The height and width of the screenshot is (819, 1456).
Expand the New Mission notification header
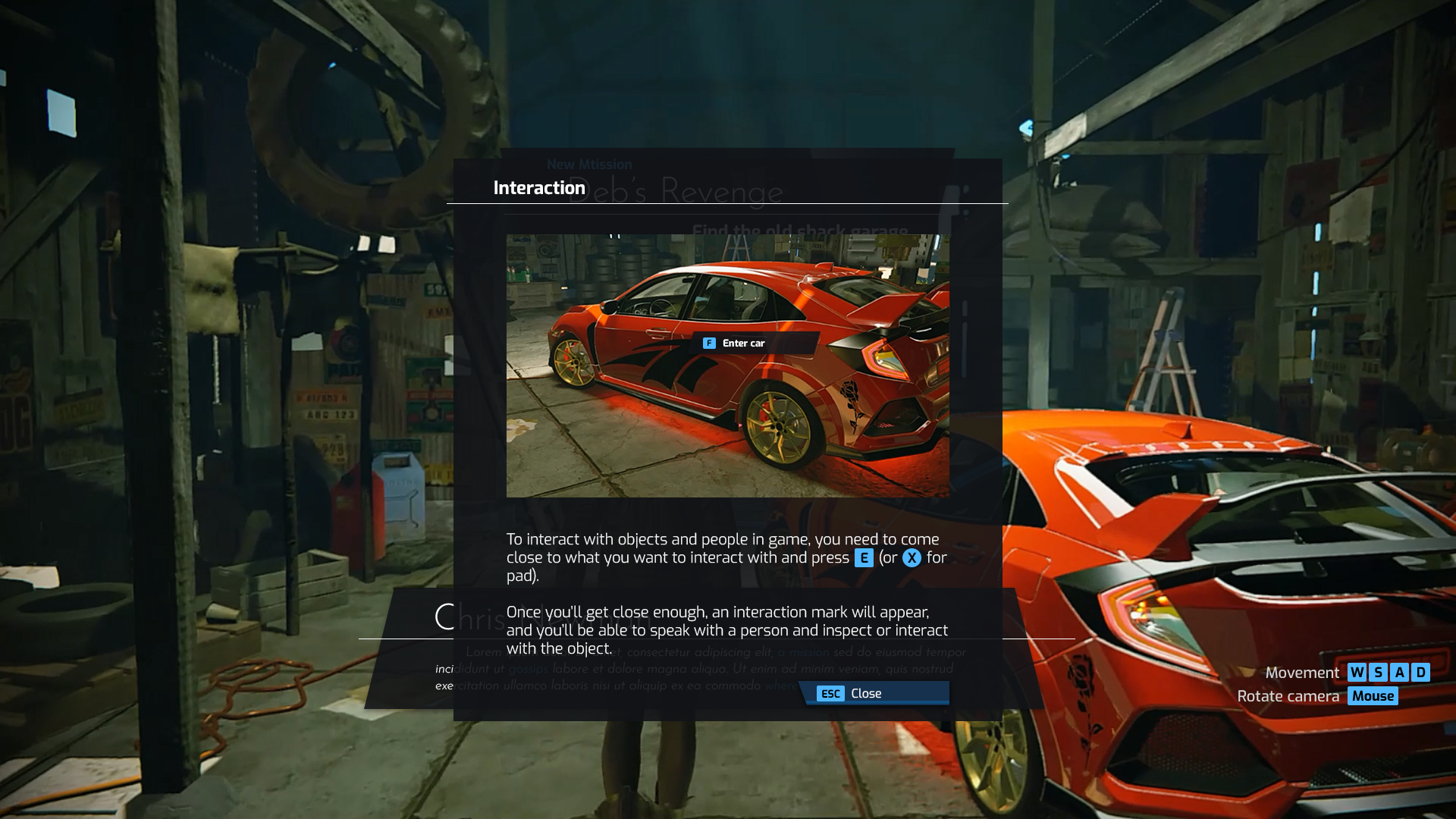[591, 164]
